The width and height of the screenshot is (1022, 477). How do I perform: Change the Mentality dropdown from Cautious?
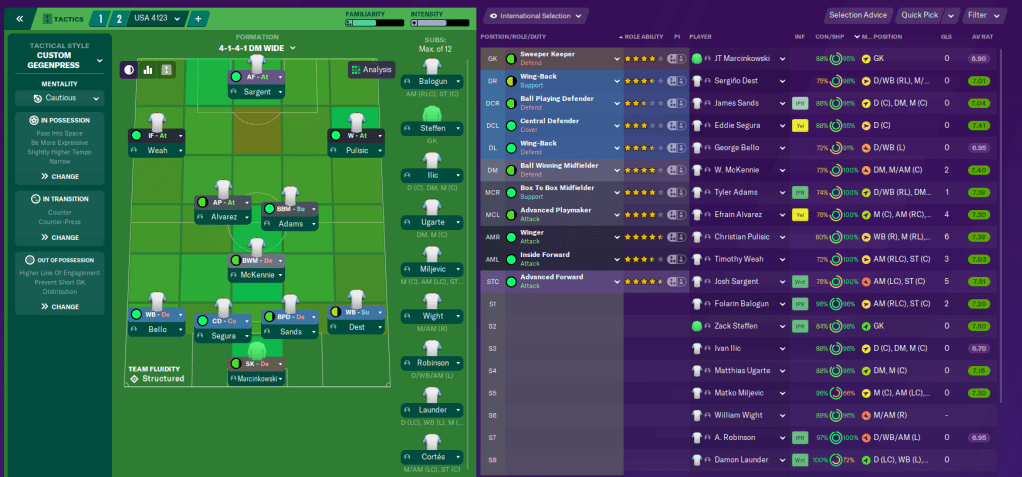60,99
